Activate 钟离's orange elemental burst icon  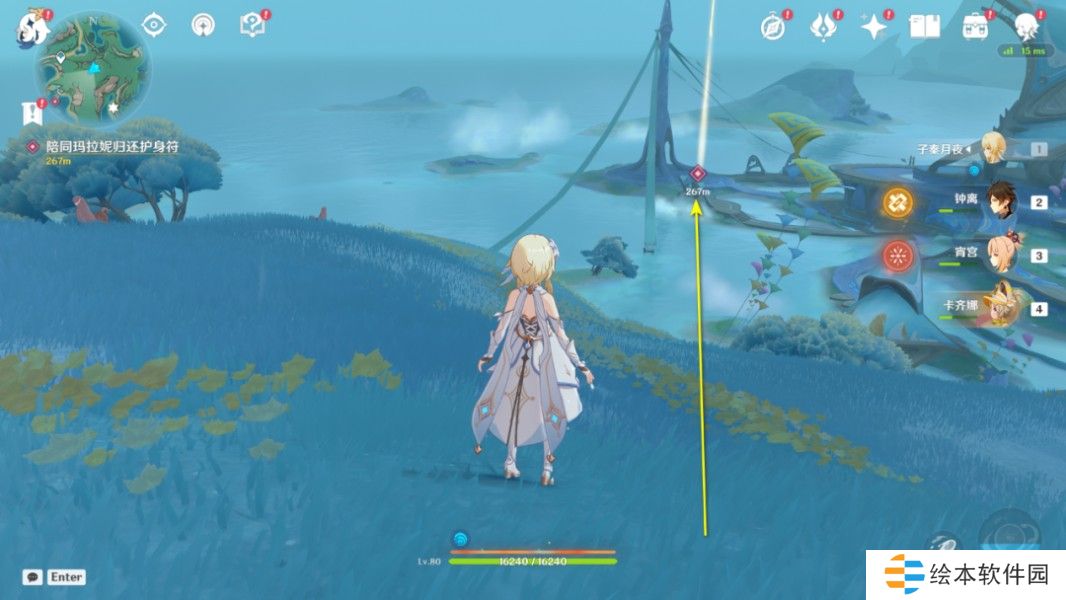pyautogui.click(x=897, y=202)
